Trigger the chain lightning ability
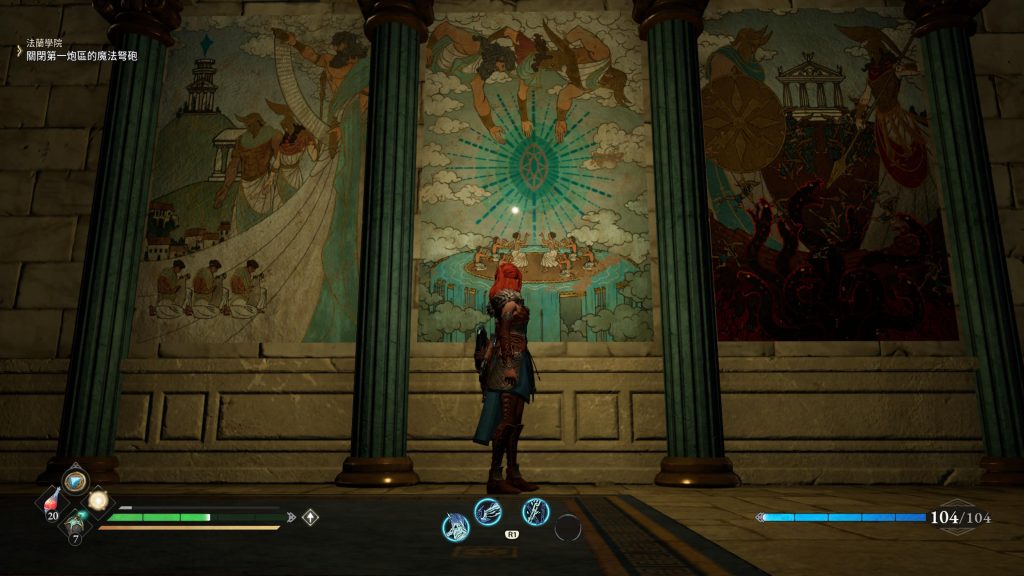 point(536,512)
